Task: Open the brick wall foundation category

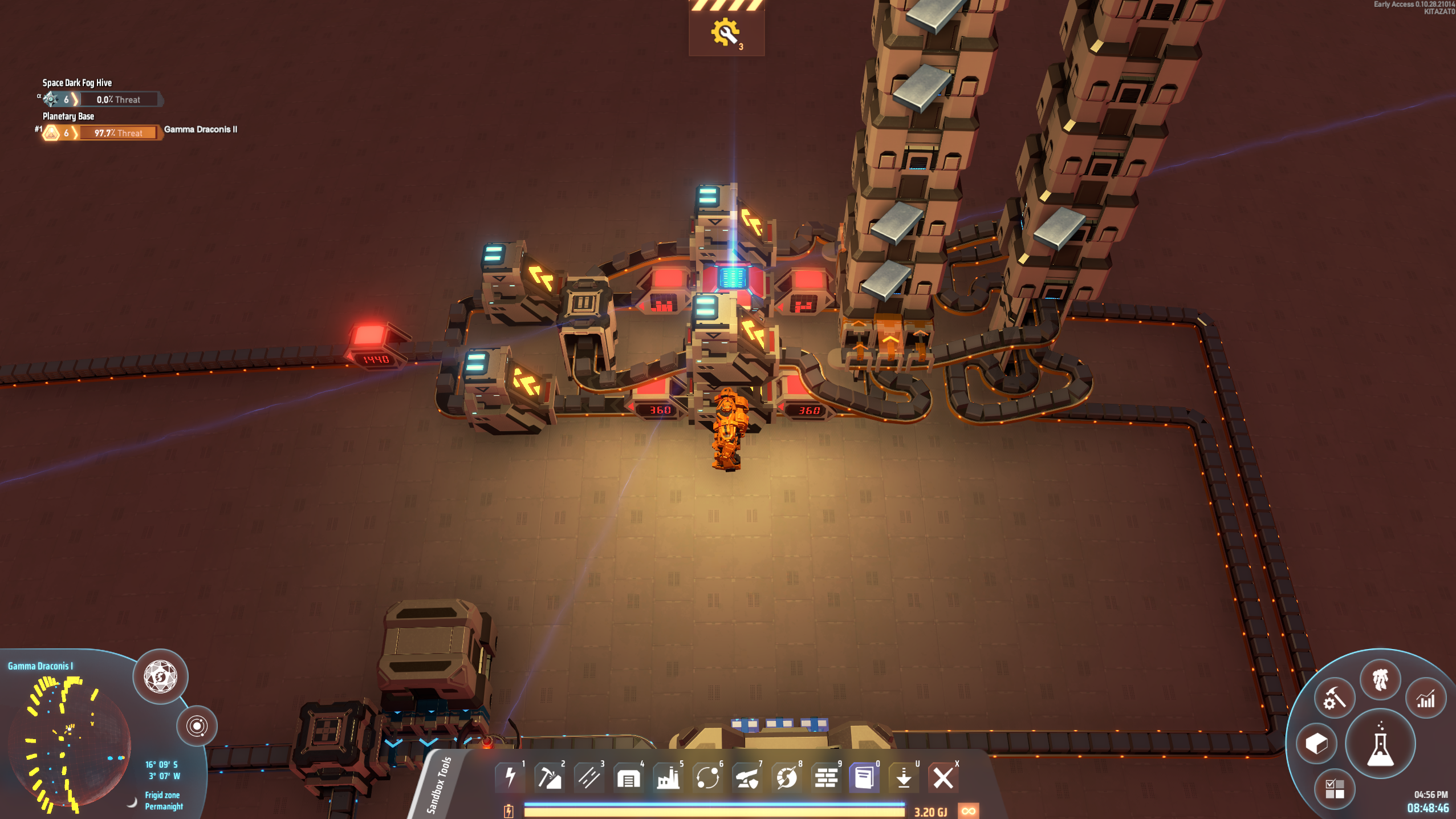Action: coord(825,777)
